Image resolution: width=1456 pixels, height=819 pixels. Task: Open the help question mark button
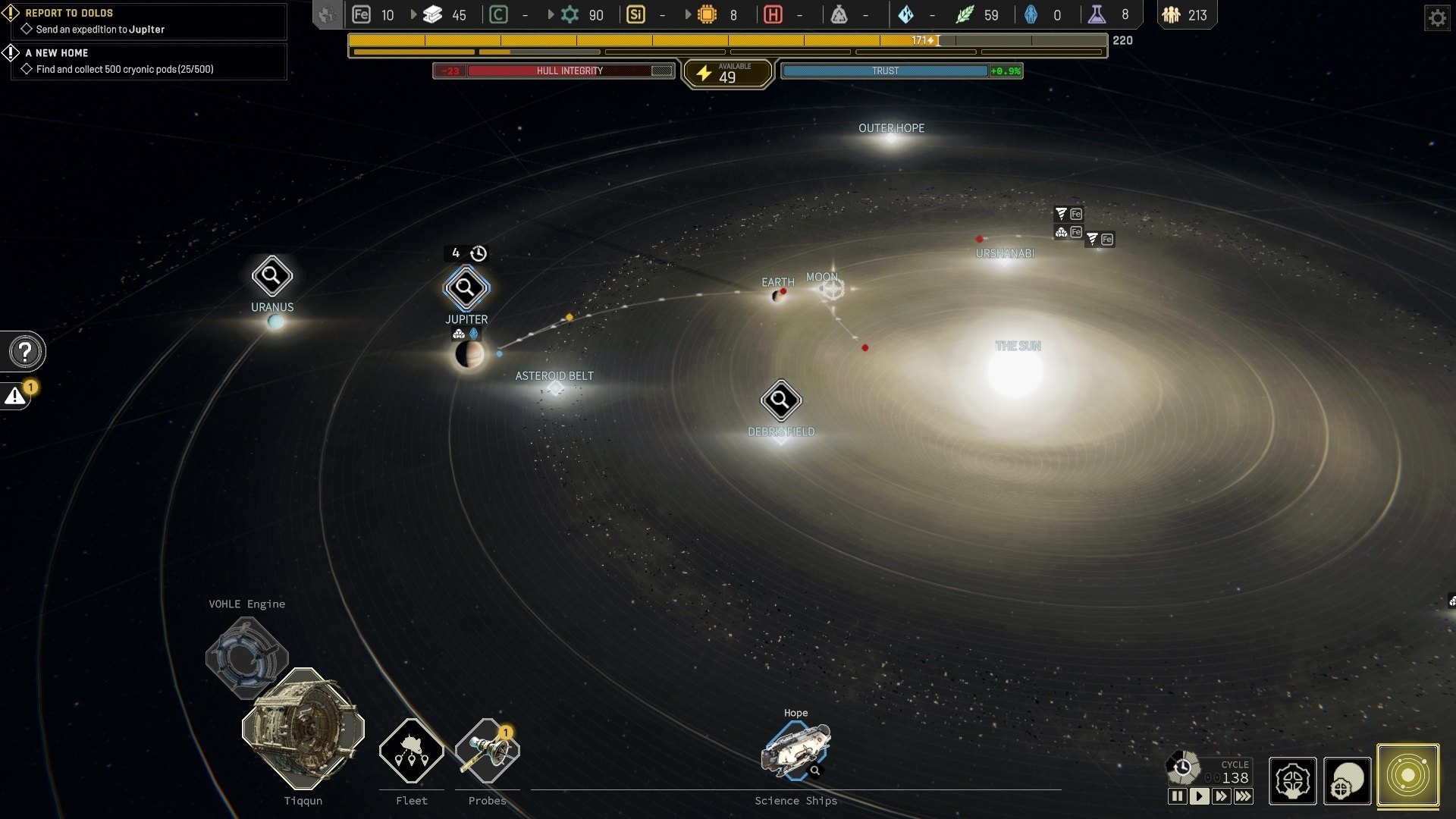(25, 352)
